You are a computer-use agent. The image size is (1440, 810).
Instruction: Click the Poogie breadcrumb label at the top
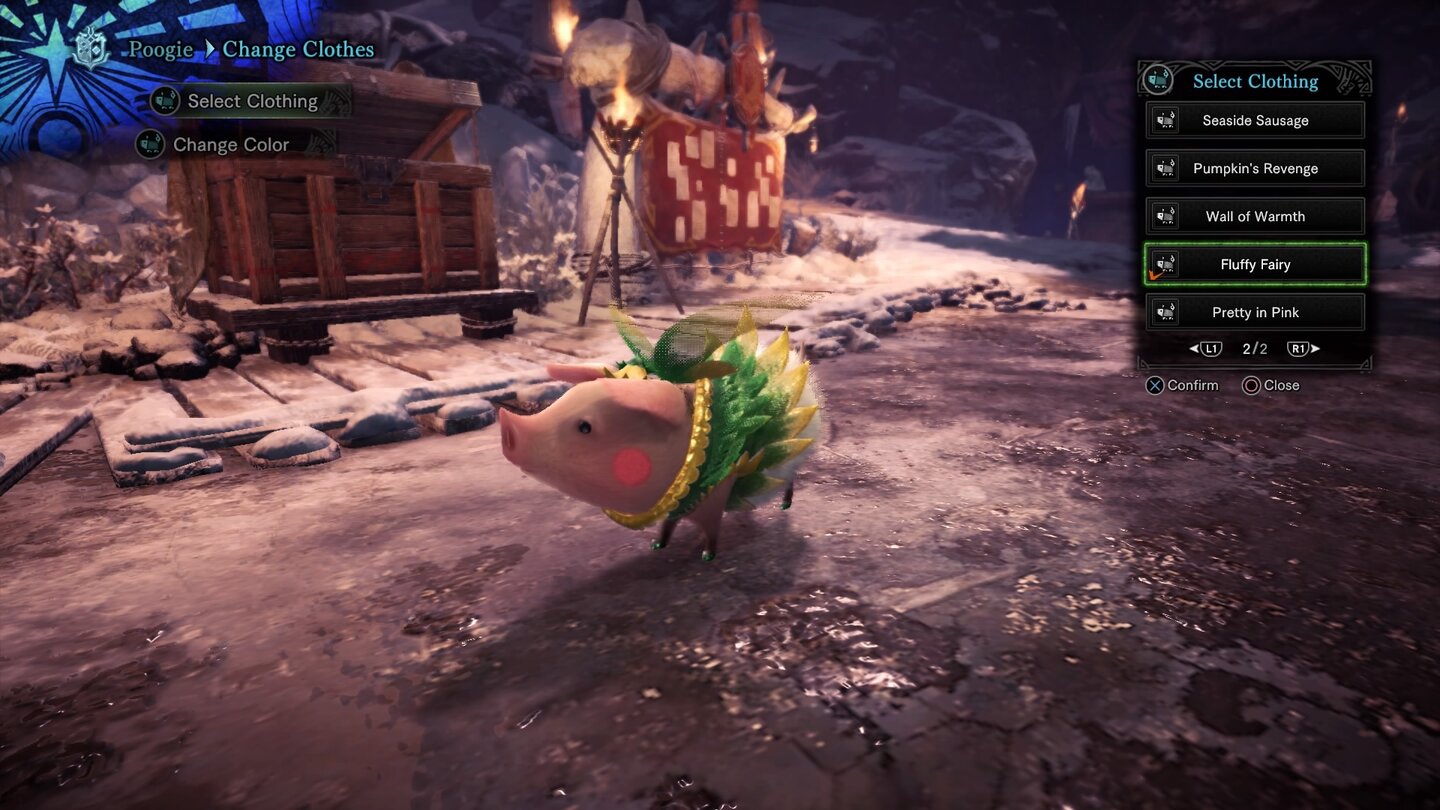coord(160,49)
